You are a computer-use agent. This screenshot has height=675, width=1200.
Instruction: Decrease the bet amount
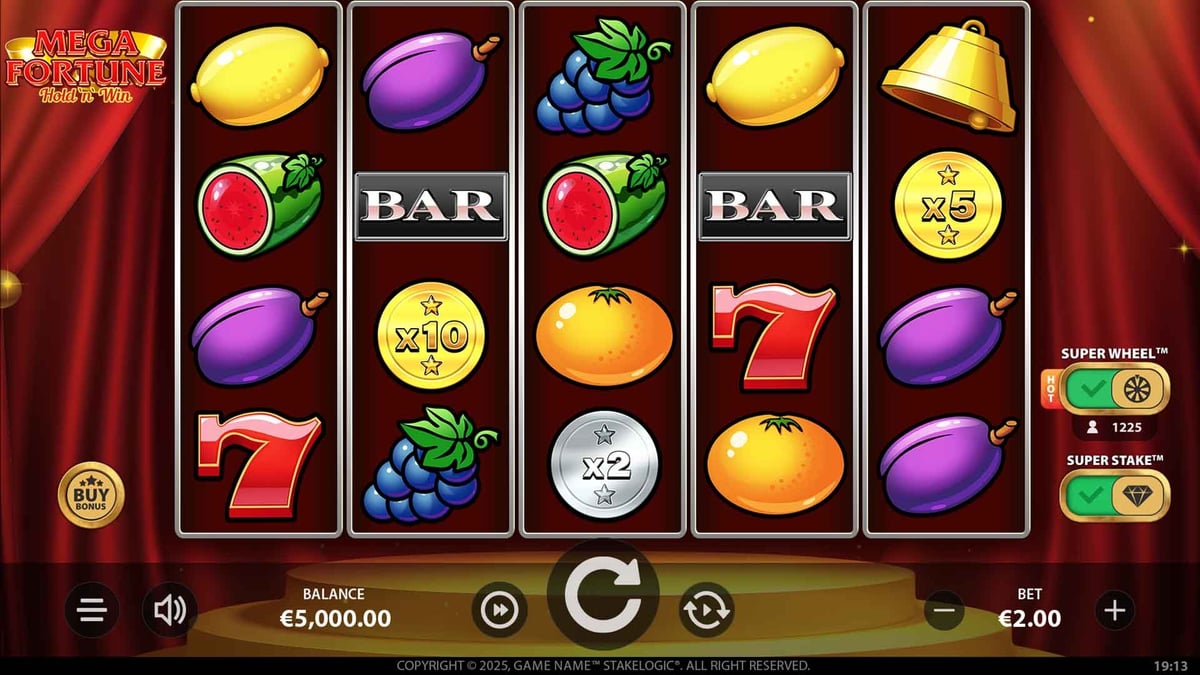click(944, 609)
